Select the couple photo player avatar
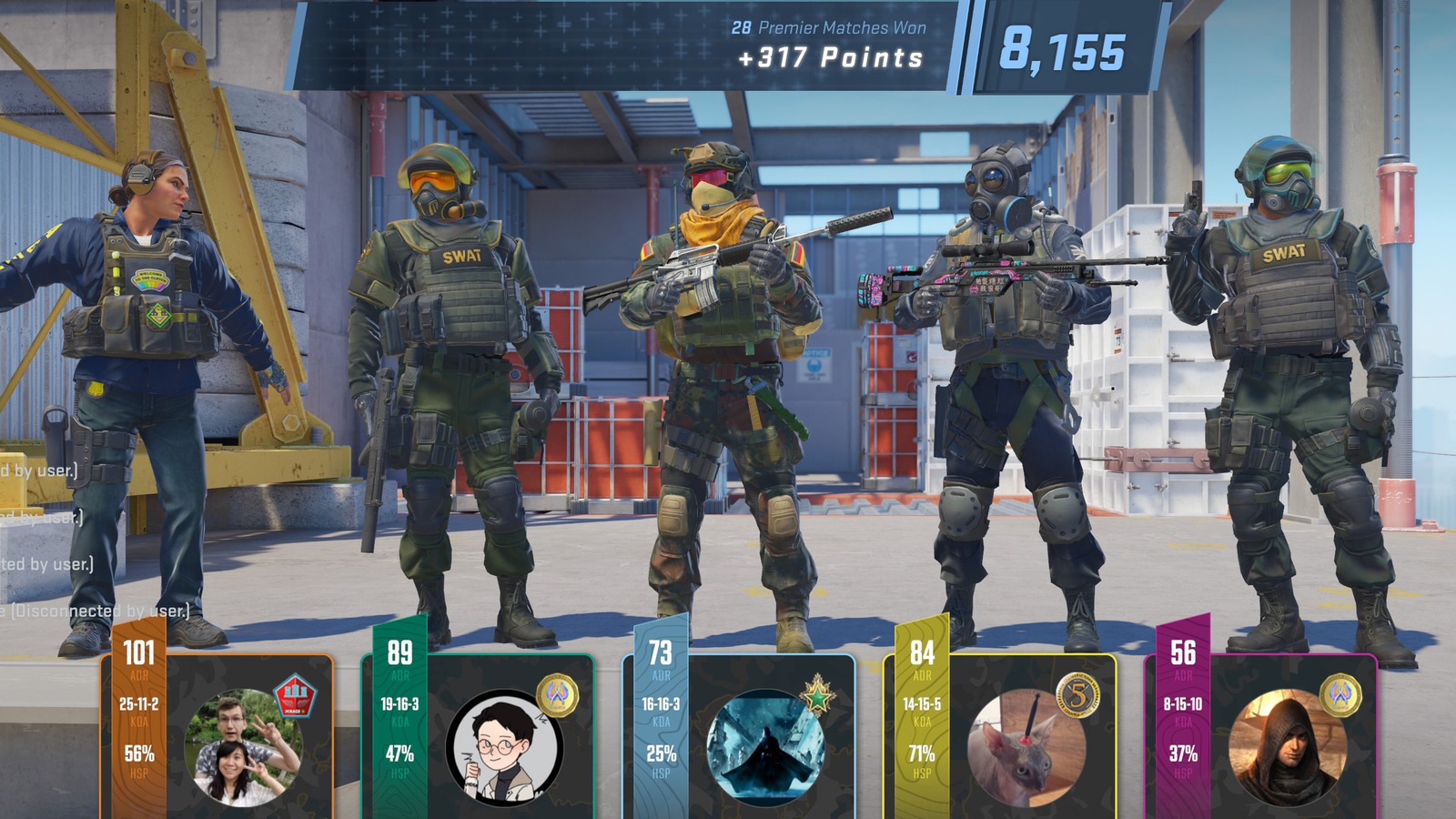 tap(243, 748)
